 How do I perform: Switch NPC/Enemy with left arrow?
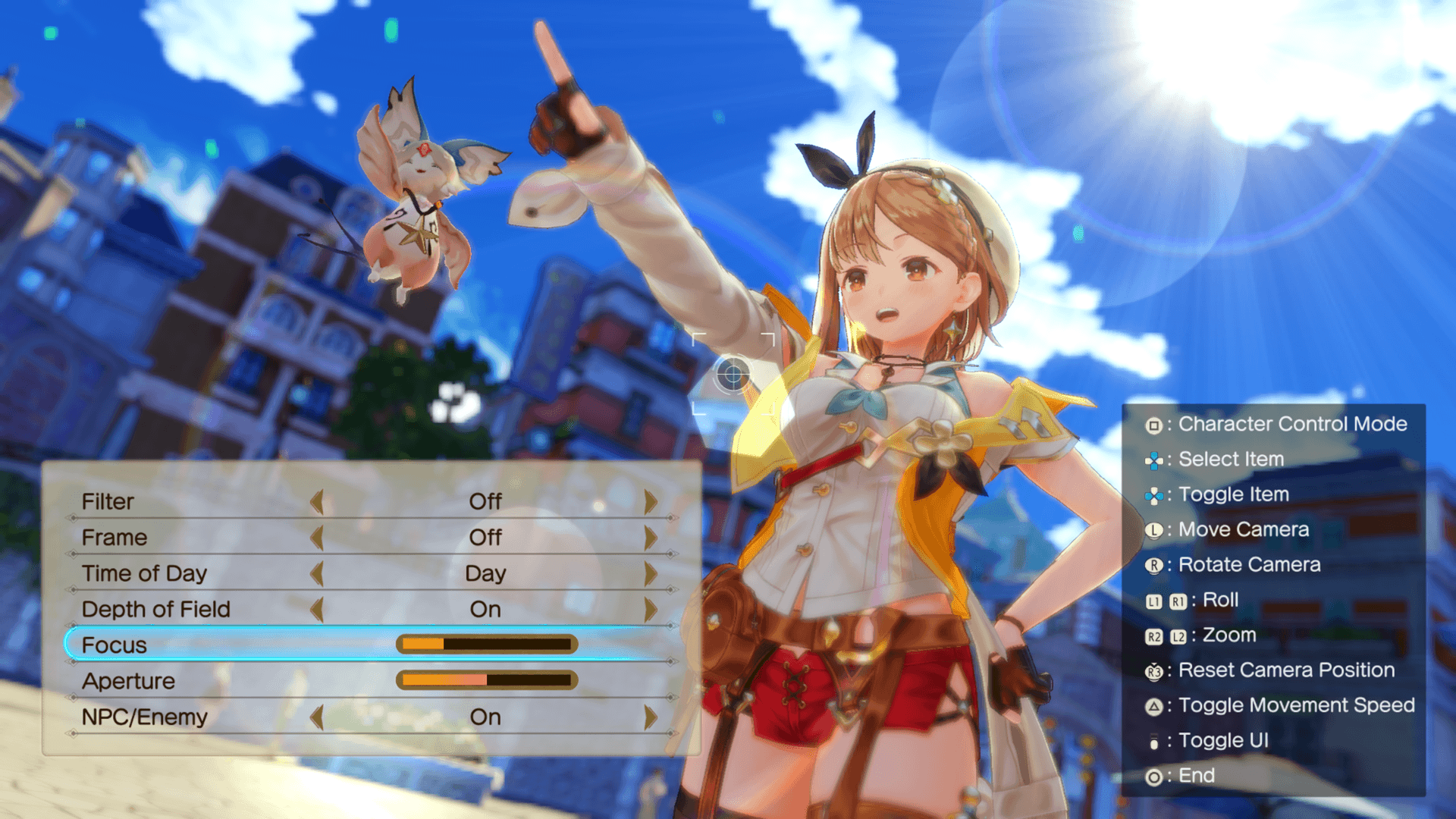(x=317, y=717)
